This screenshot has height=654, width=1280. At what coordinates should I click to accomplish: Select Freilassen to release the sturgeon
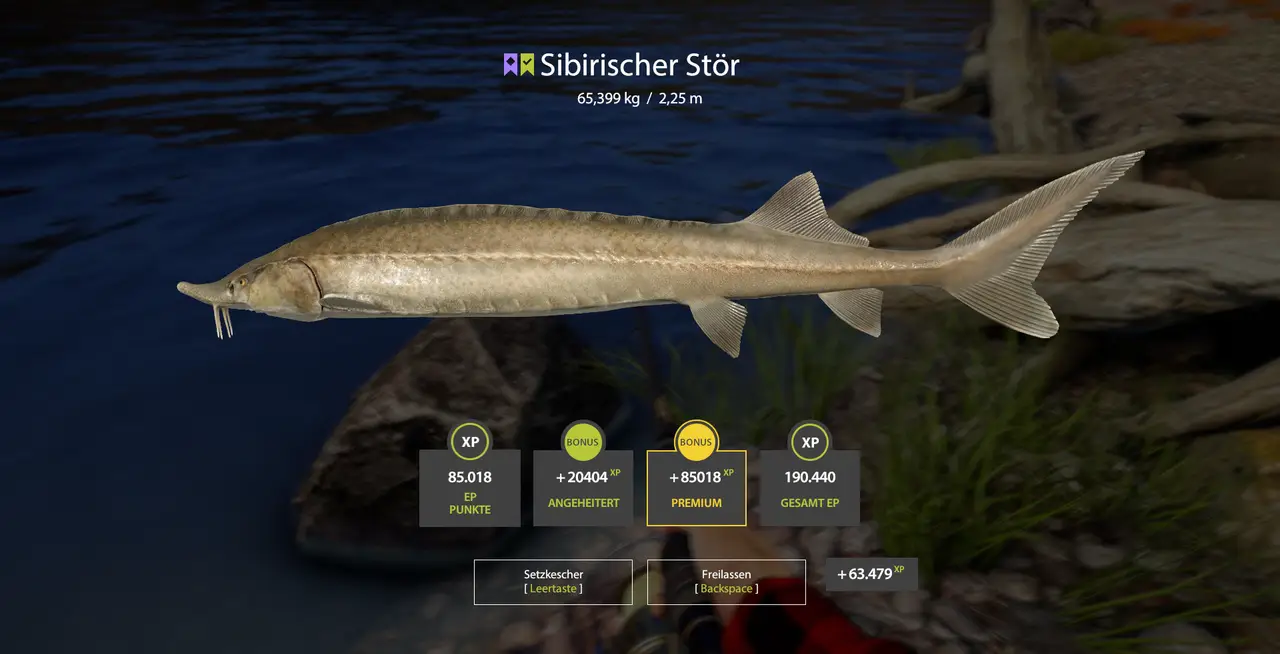[x=726, y=581]
